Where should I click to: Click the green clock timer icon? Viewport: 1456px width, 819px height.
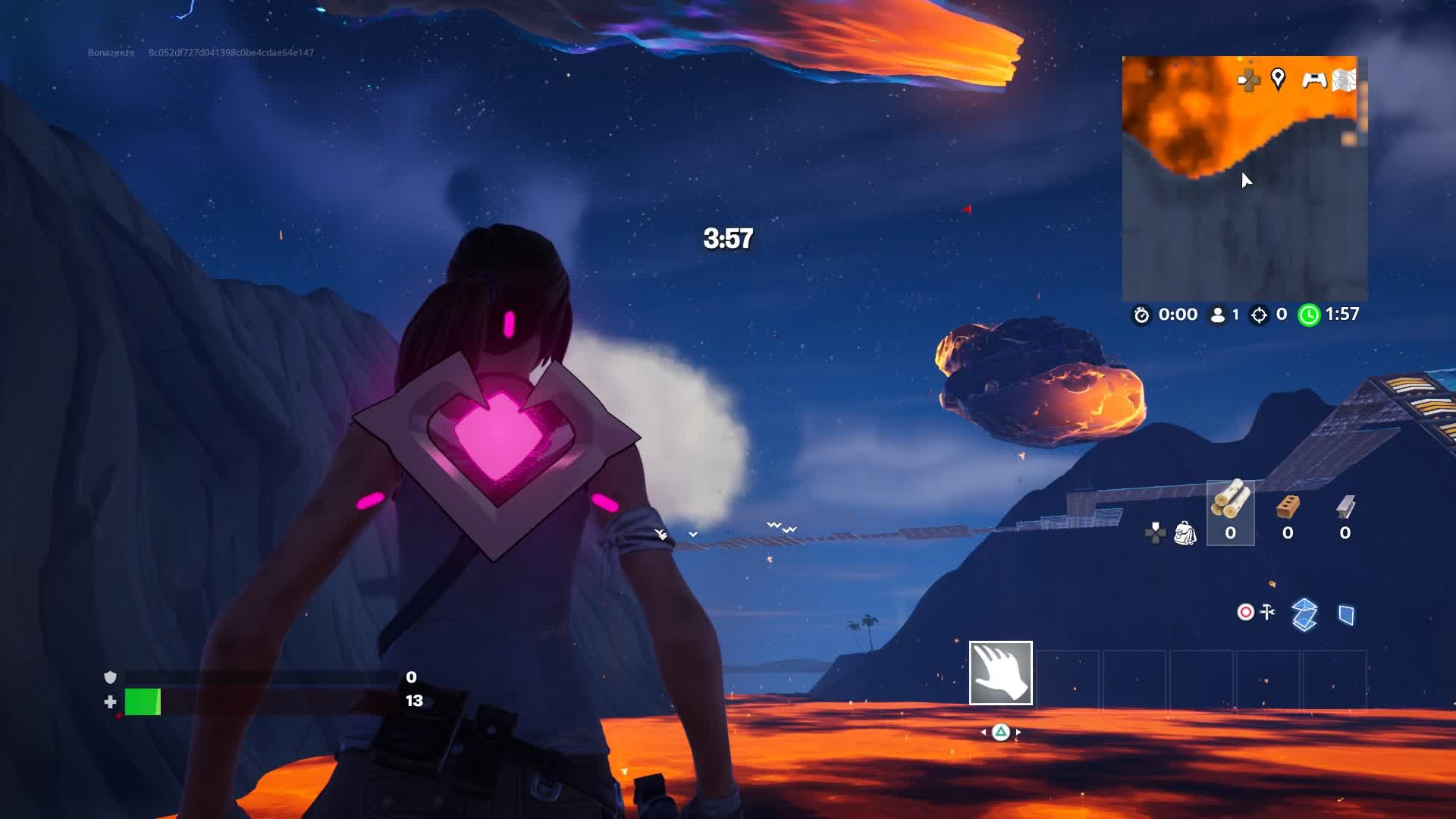[x=1309, y=315]
